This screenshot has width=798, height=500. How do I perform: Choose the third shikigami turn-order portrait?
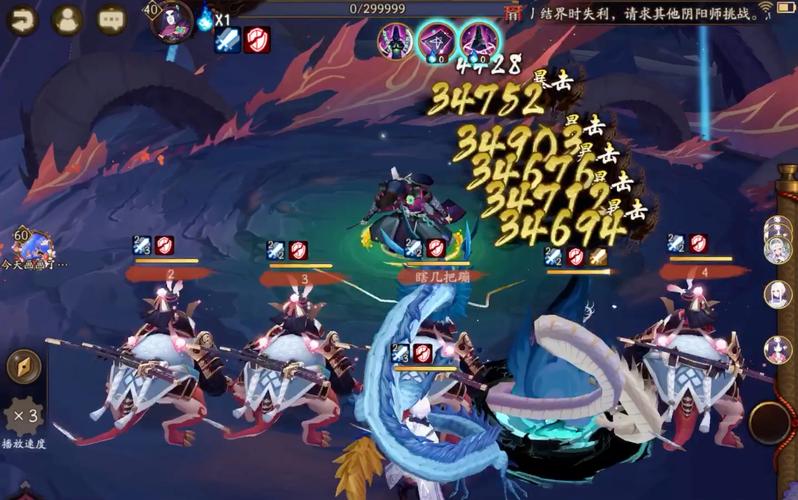(x=479, y=42)
